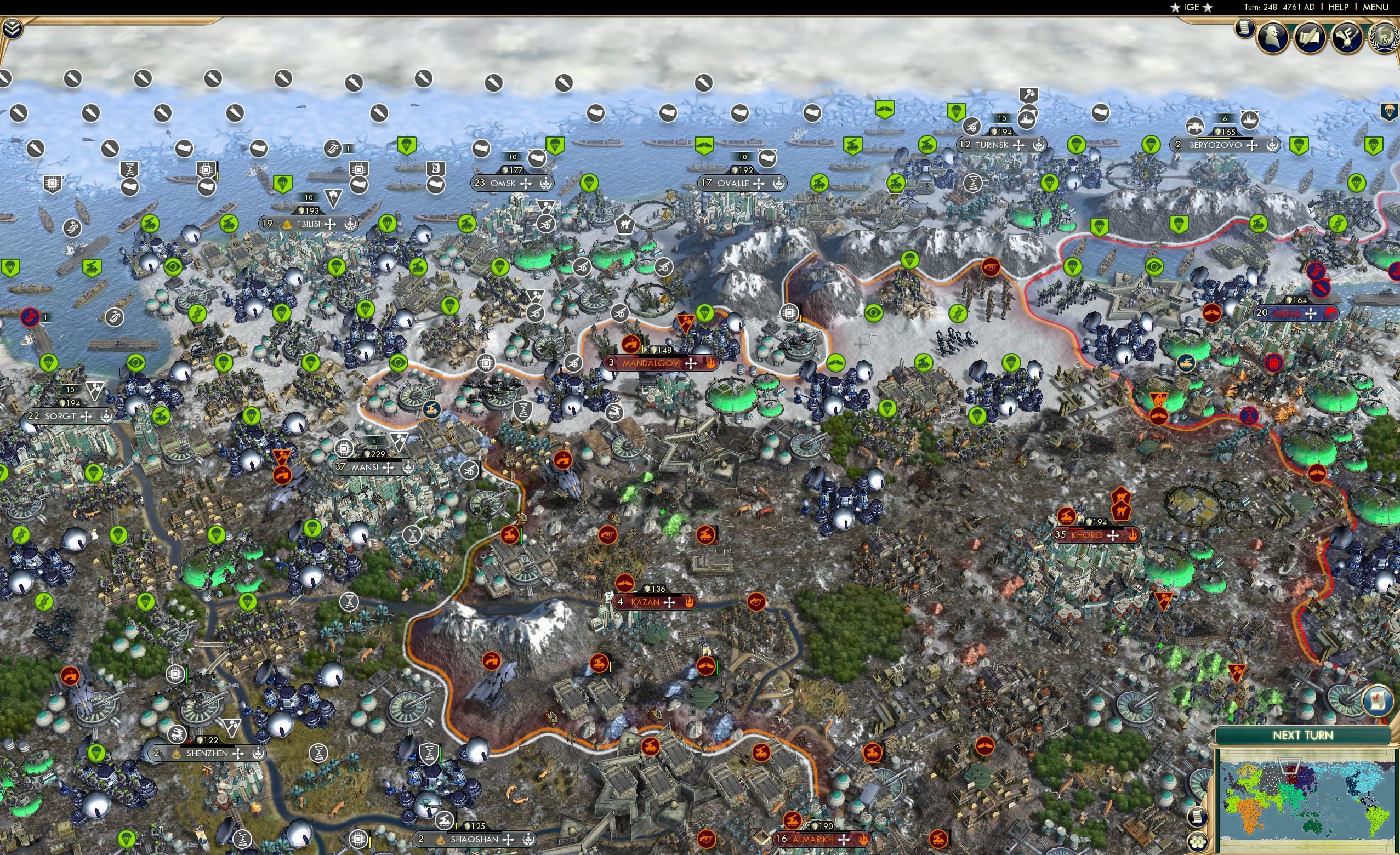Click the Khoro city banner
Image resolution: width=1400 pixels, height=855 pixels.
pyautogui.click(x=1087, y=534)
